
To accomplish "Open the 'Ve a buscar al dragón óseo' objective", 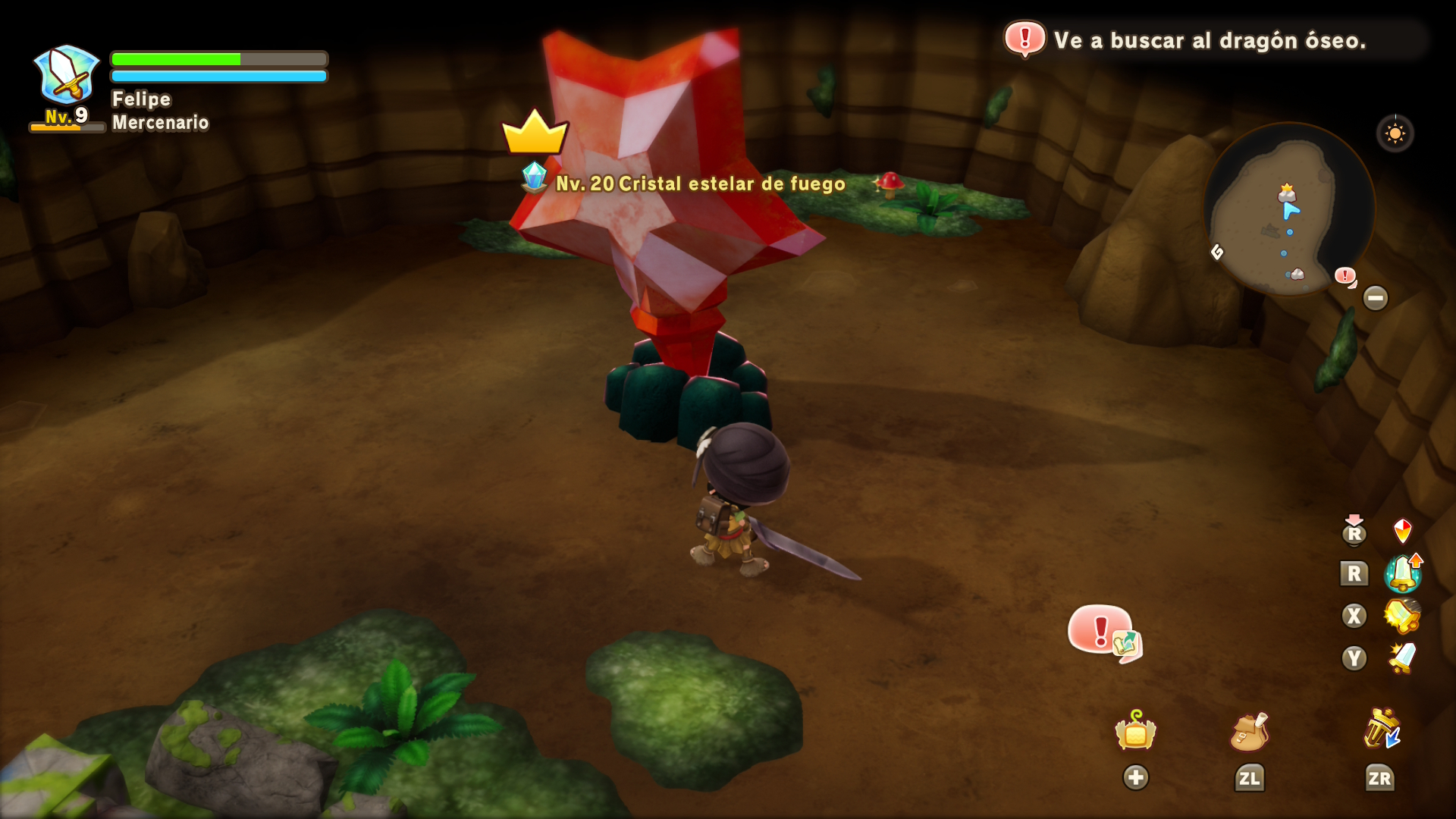I will (1209, 40).
